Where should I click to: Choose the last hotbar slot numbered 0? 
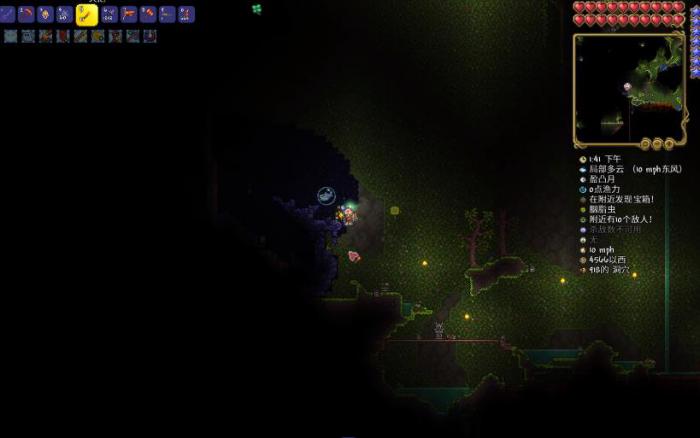186,14
